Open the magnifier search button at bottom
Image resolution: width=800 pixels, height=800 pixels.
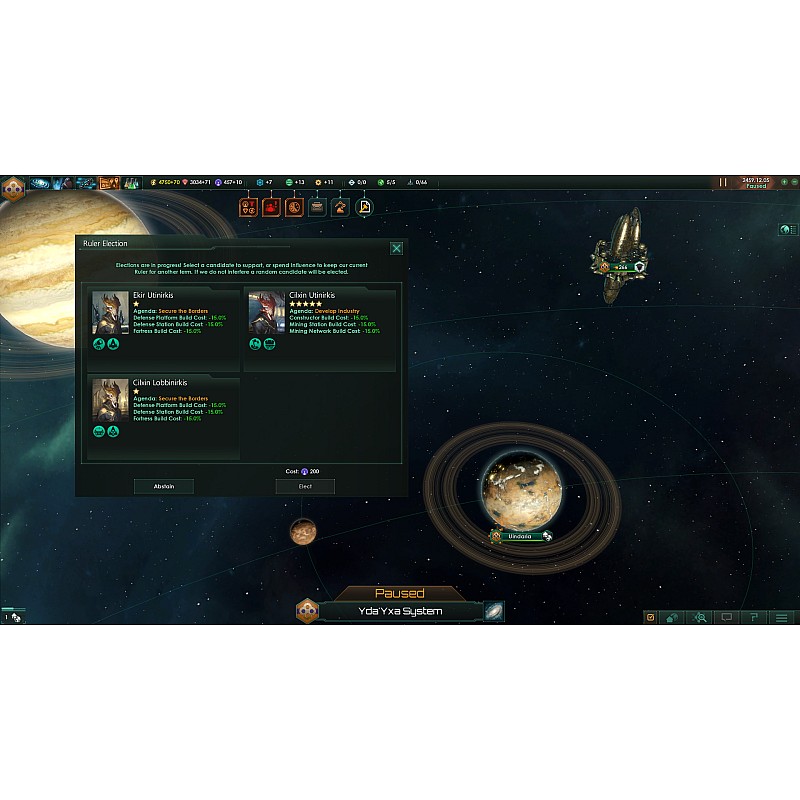coord(701,617)
